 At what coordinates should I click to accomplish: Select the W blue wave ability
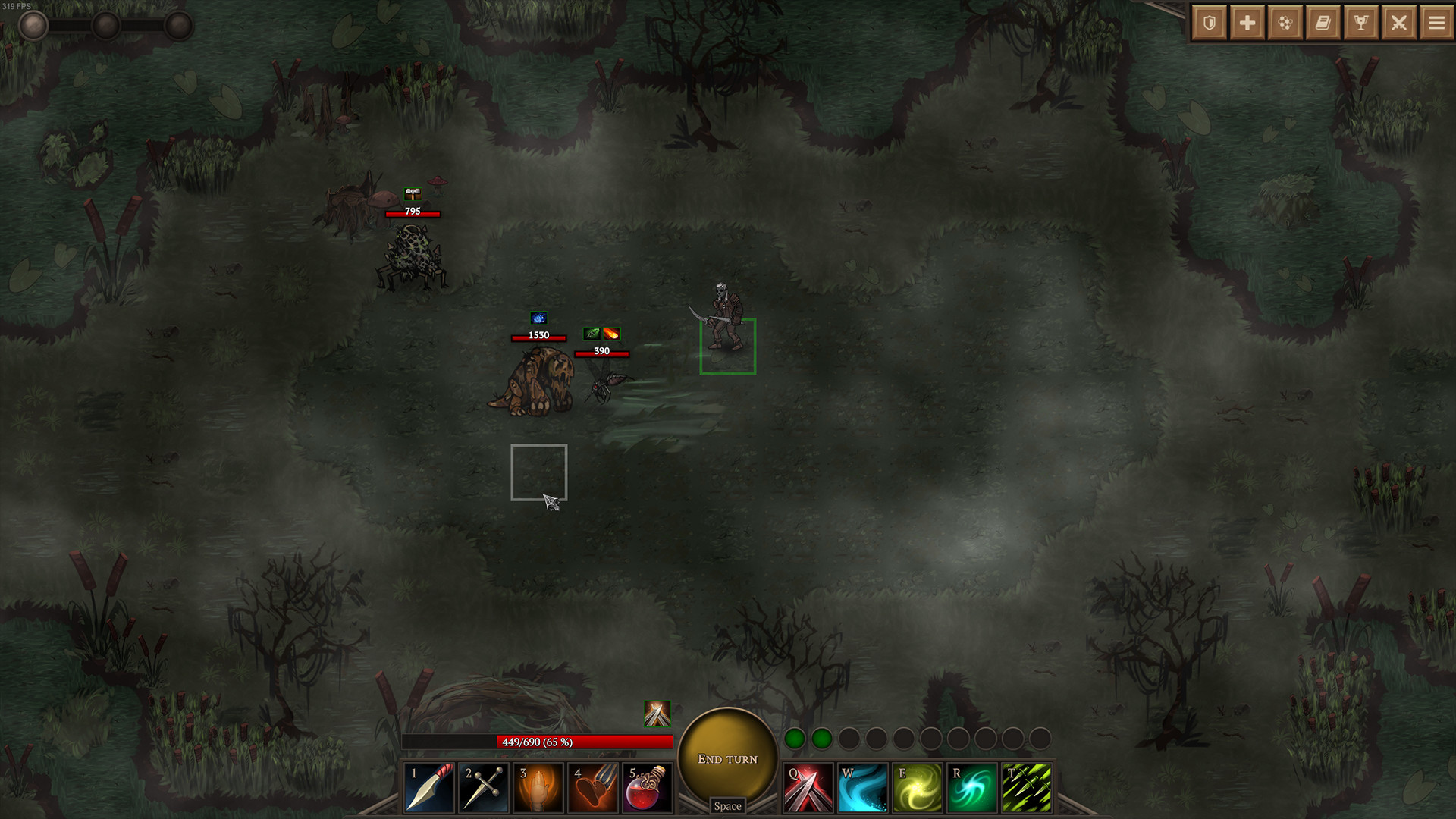click(x=862, y=786)
